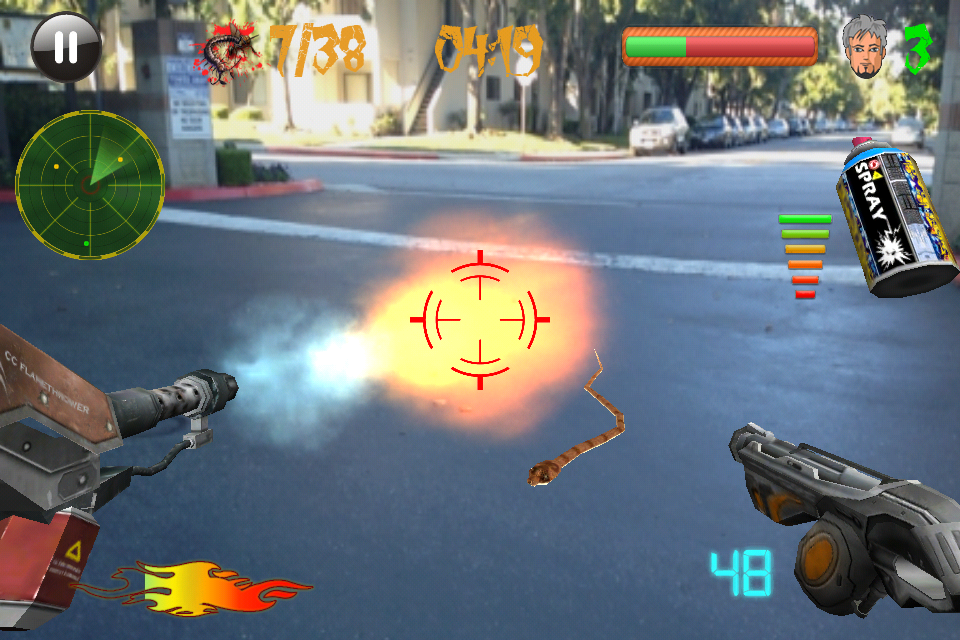Pause the game with the pause button
The image size is (960, 640).
(65, 46)
